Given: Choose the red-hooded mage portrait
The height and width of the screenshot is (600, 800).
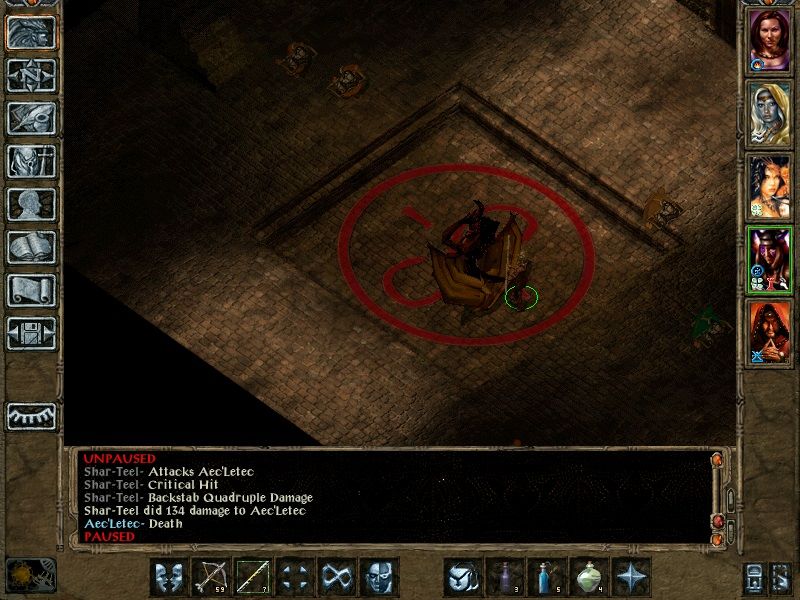Looking at the screenshot, I should pos(769,332).
